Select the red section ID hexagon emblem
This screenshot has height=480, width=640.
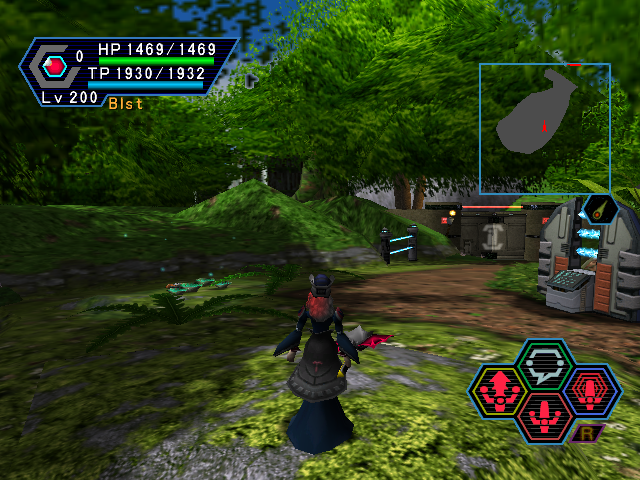pyautogui.click(x=56, y=67)
